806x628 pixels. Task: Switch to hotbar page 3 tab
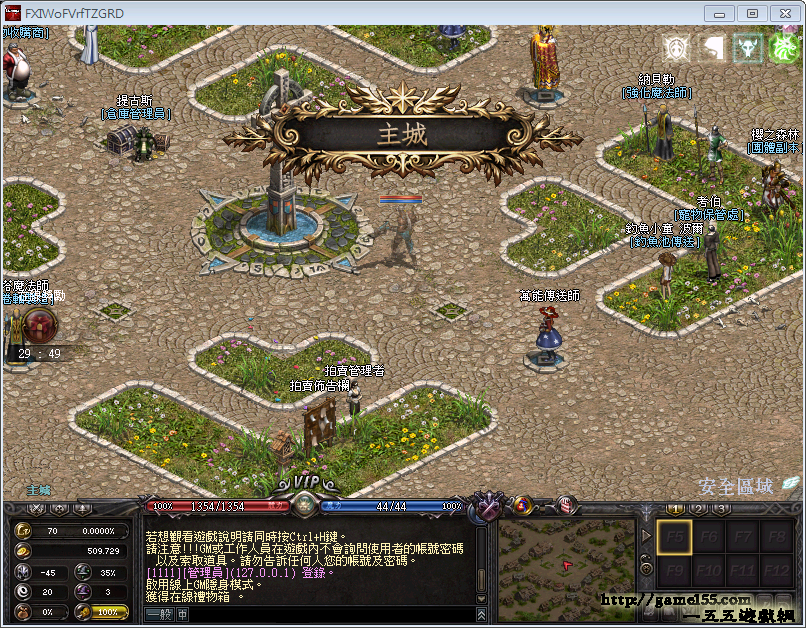coord(722,508)
